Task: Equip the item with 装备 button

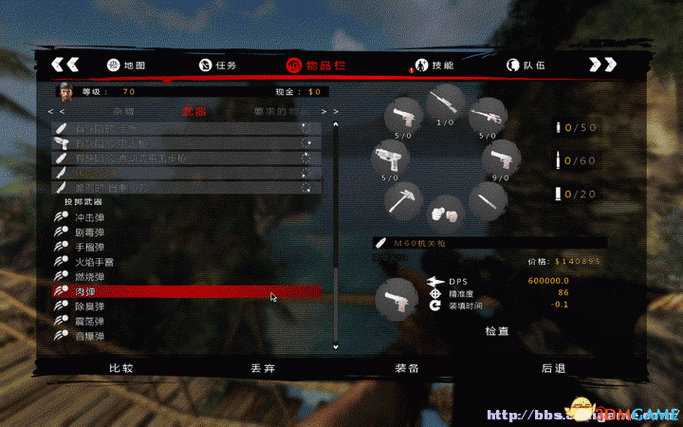Action: point(407,367)
